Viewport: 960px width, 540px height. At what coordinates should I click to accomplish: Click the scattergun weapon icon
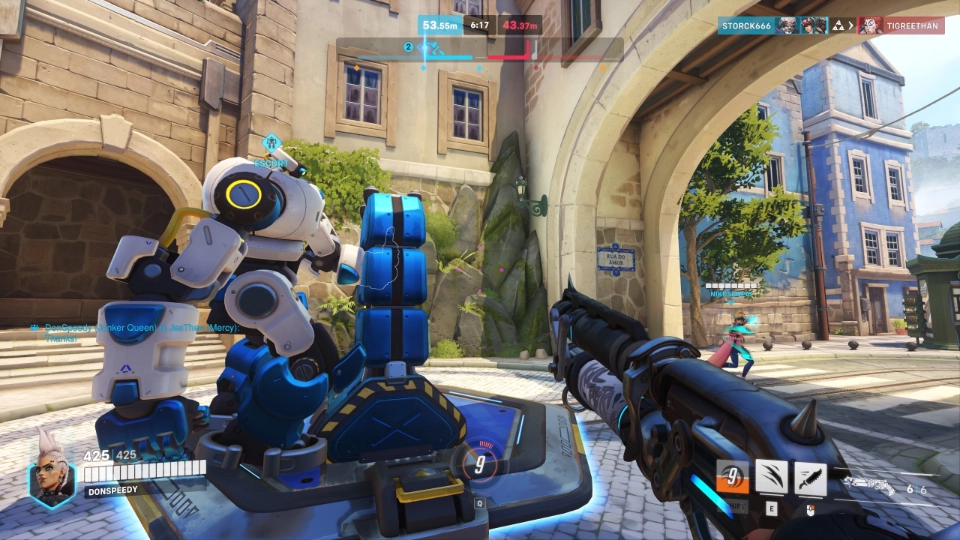[869, 483]
